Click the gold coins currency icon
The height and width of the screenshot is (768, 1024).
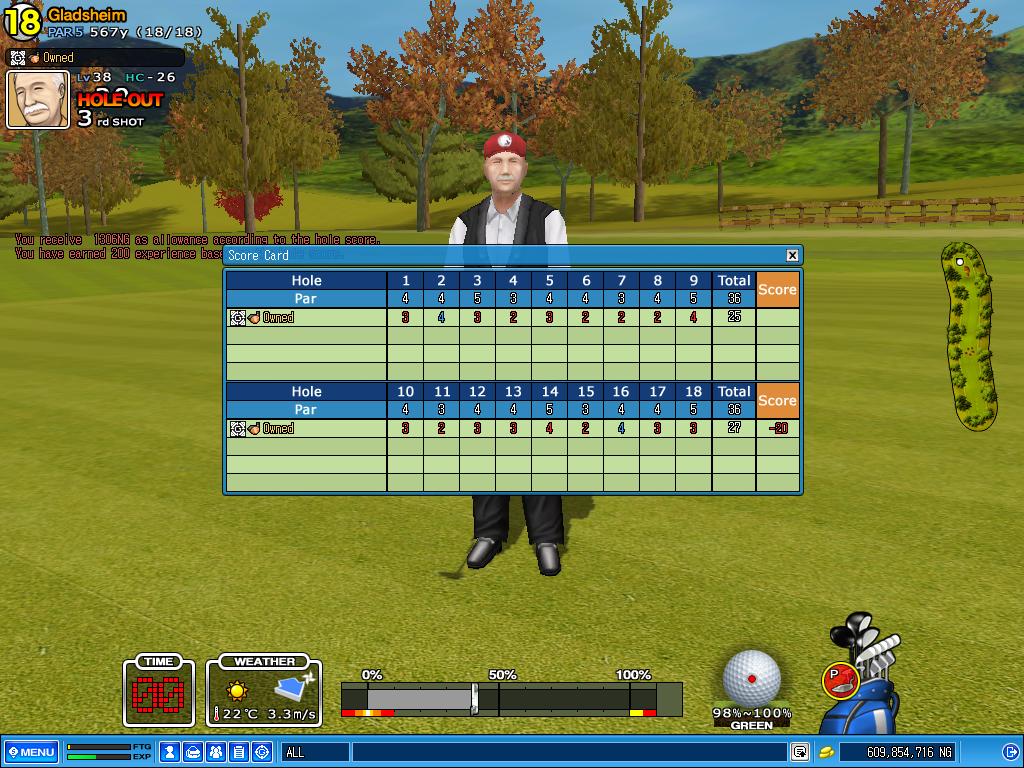(827, 752)
